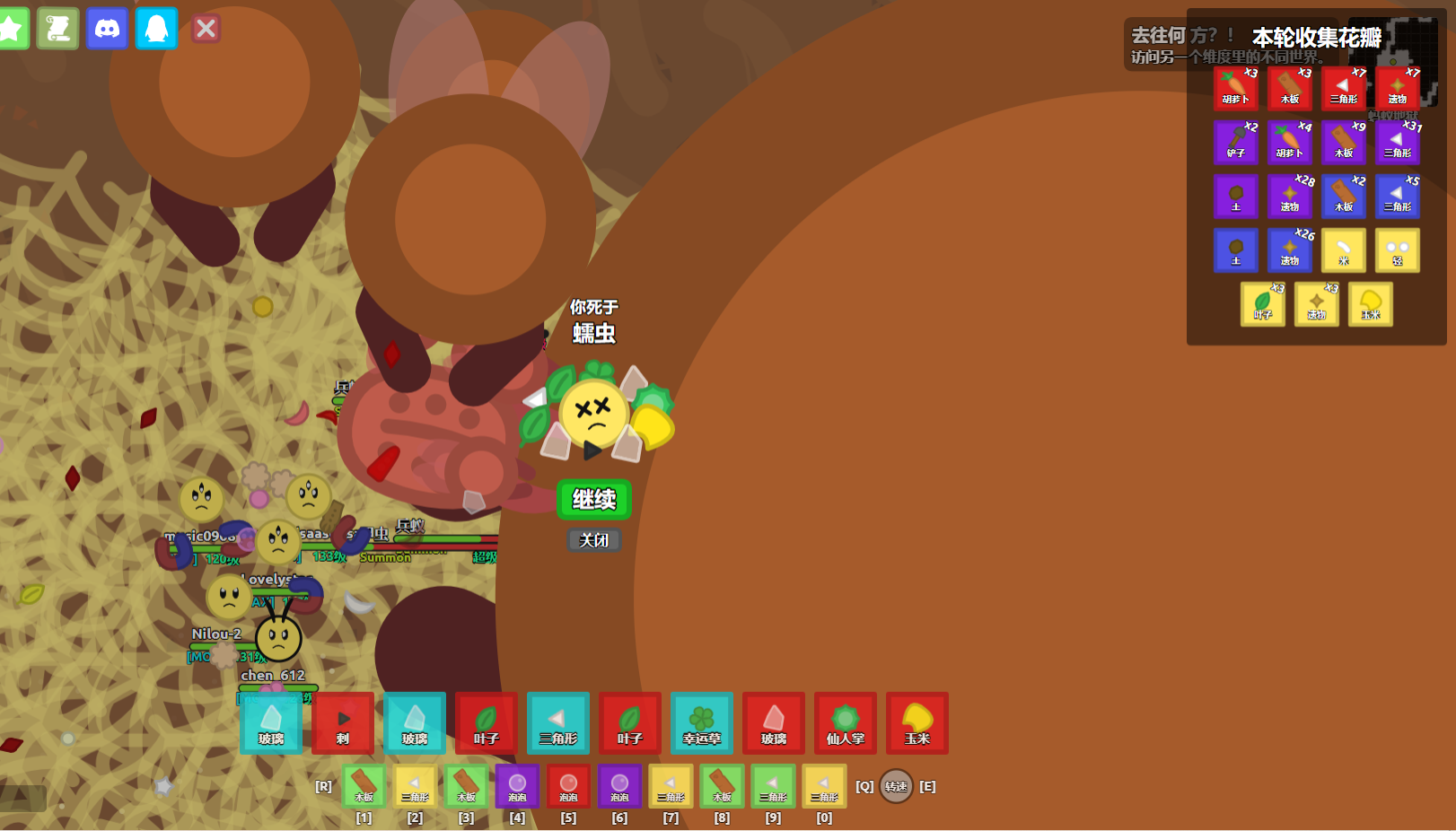Image resolution: width=1456 pixels, height=831 pixels.
Task: Open the QQ penguin icon
Action: pos(156,29)
